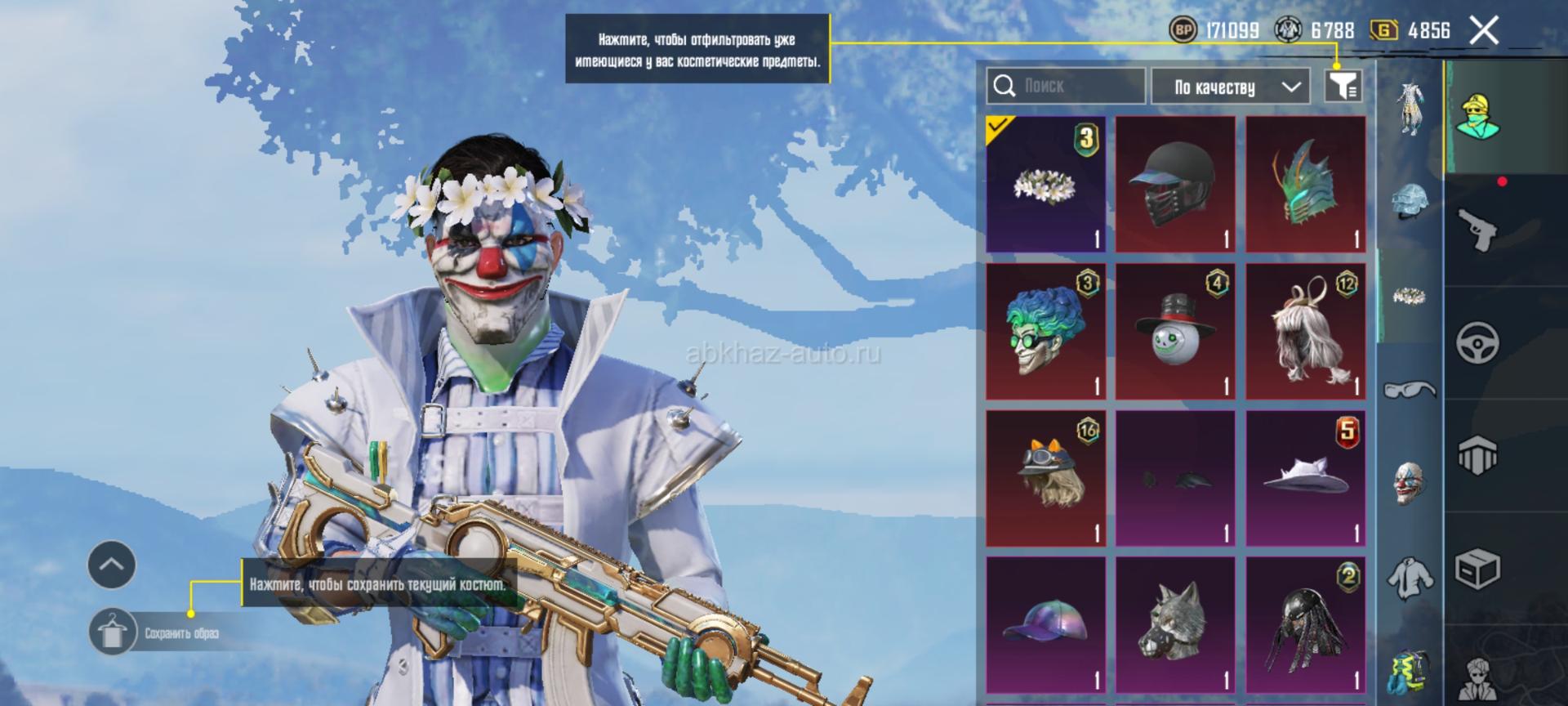Image resolution: width=1568 pixels, height=706 pixels.
Task: Toggle the owned cosmetics filter button
Action: click(1343, 85)
